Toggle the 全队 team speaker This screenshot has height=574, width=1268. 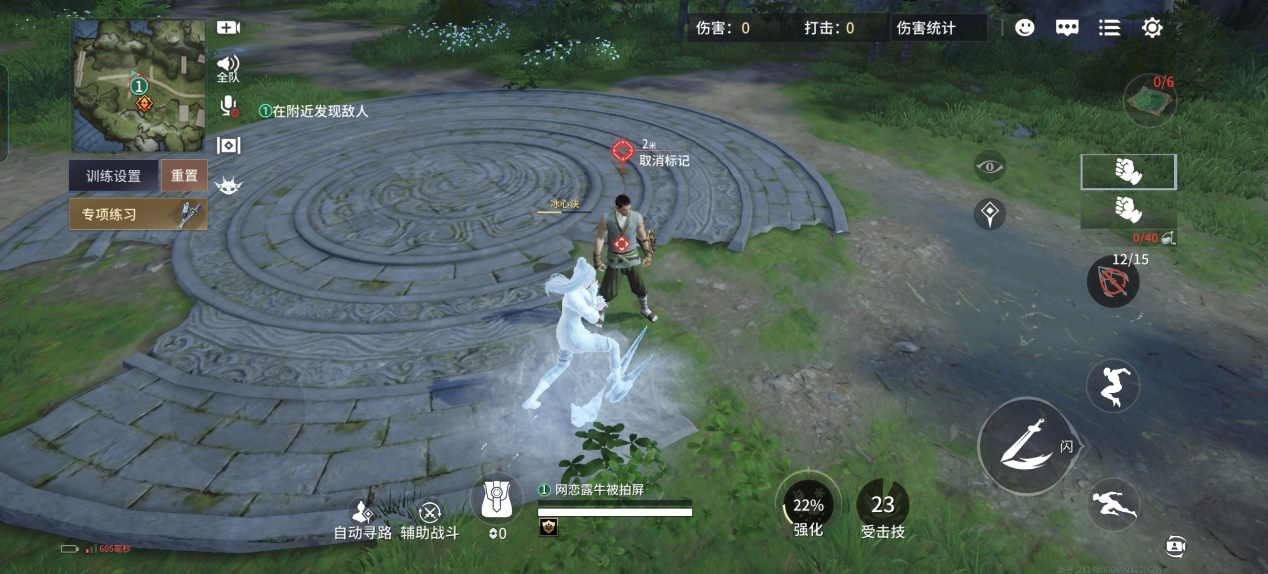(x=228, y=67)
